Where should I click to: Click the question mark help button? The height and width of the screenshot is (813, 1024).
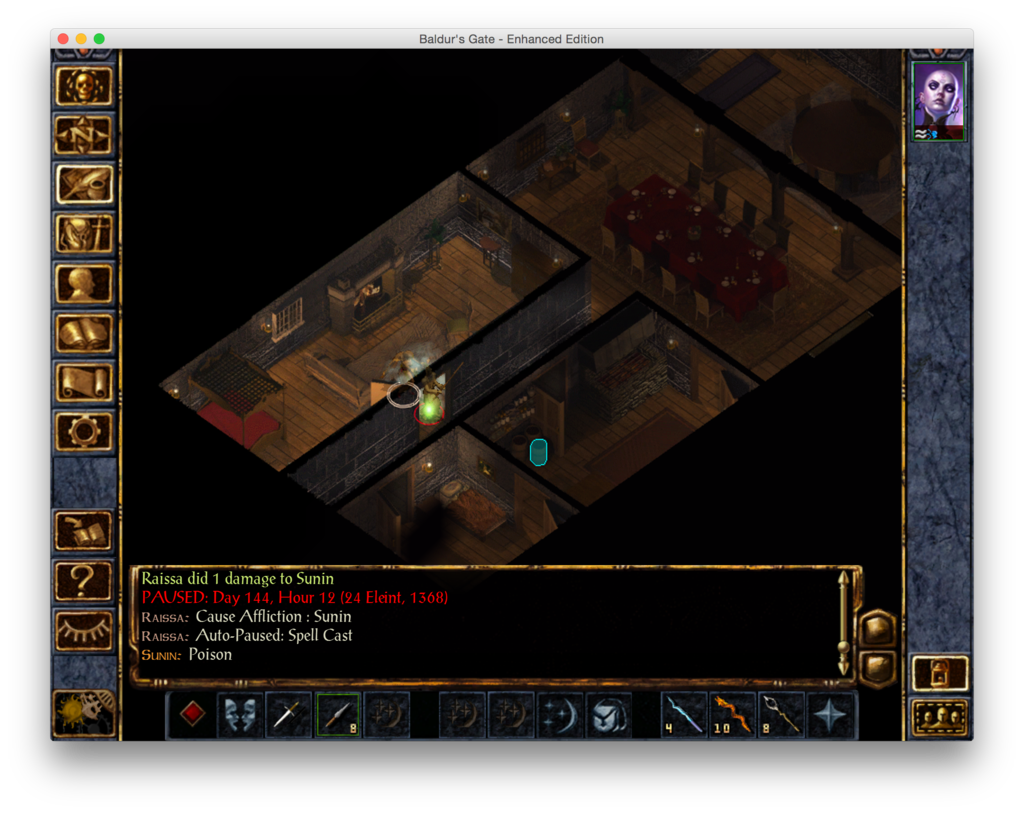[x=84, y=580]
